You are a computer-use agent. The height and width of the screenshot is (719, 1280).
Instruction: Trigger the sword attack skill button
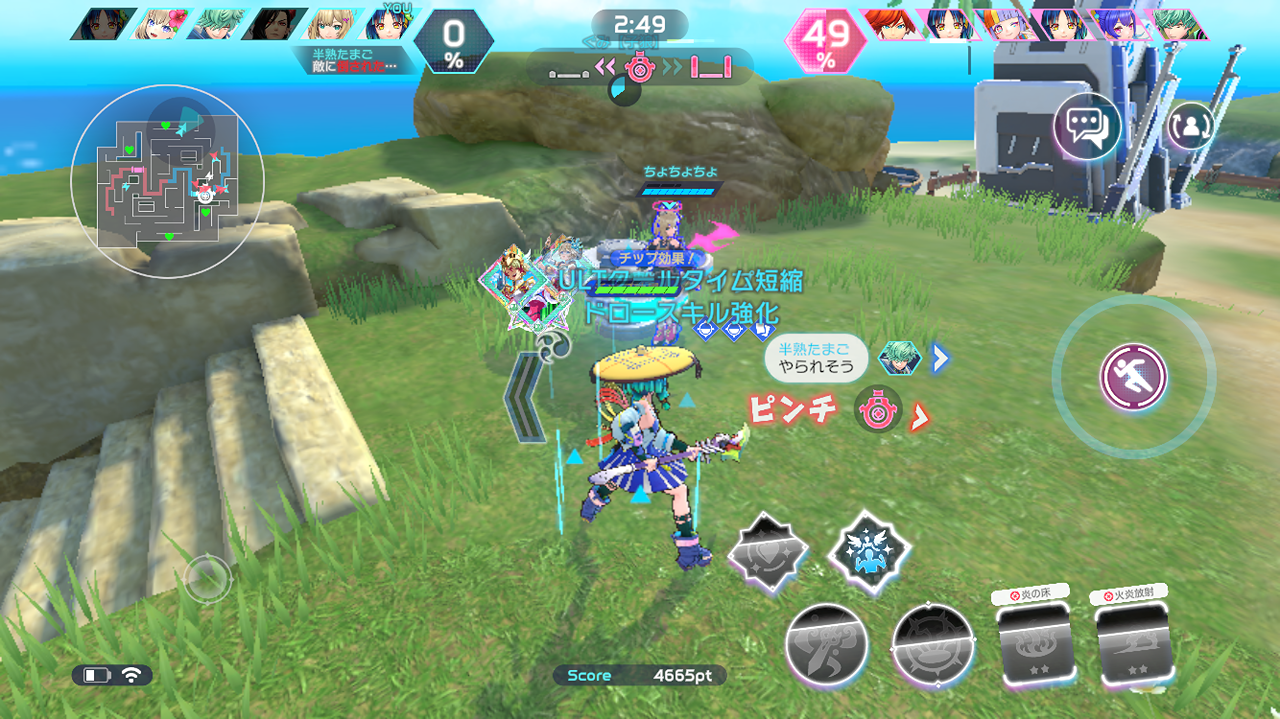[825, 645]
